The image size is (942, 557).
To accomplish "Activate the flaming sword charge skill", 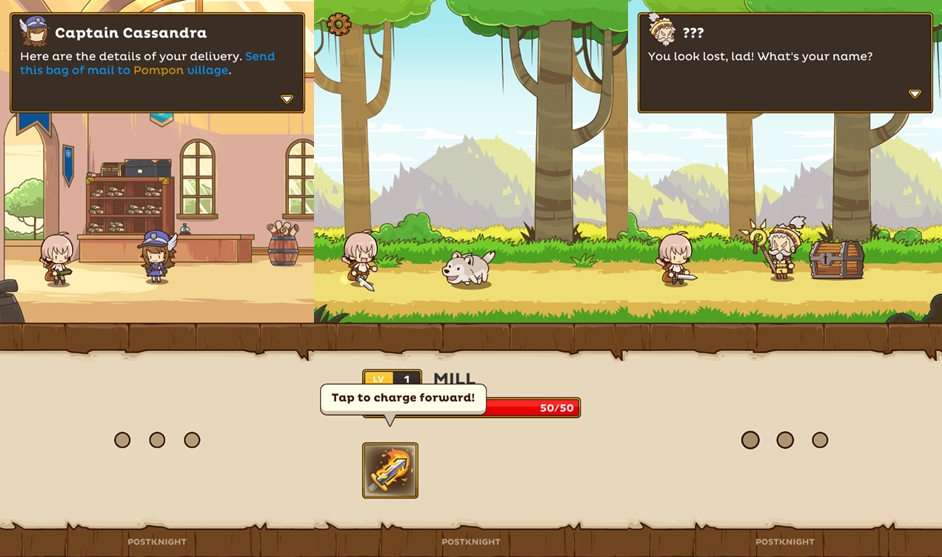I will (390, 470).
